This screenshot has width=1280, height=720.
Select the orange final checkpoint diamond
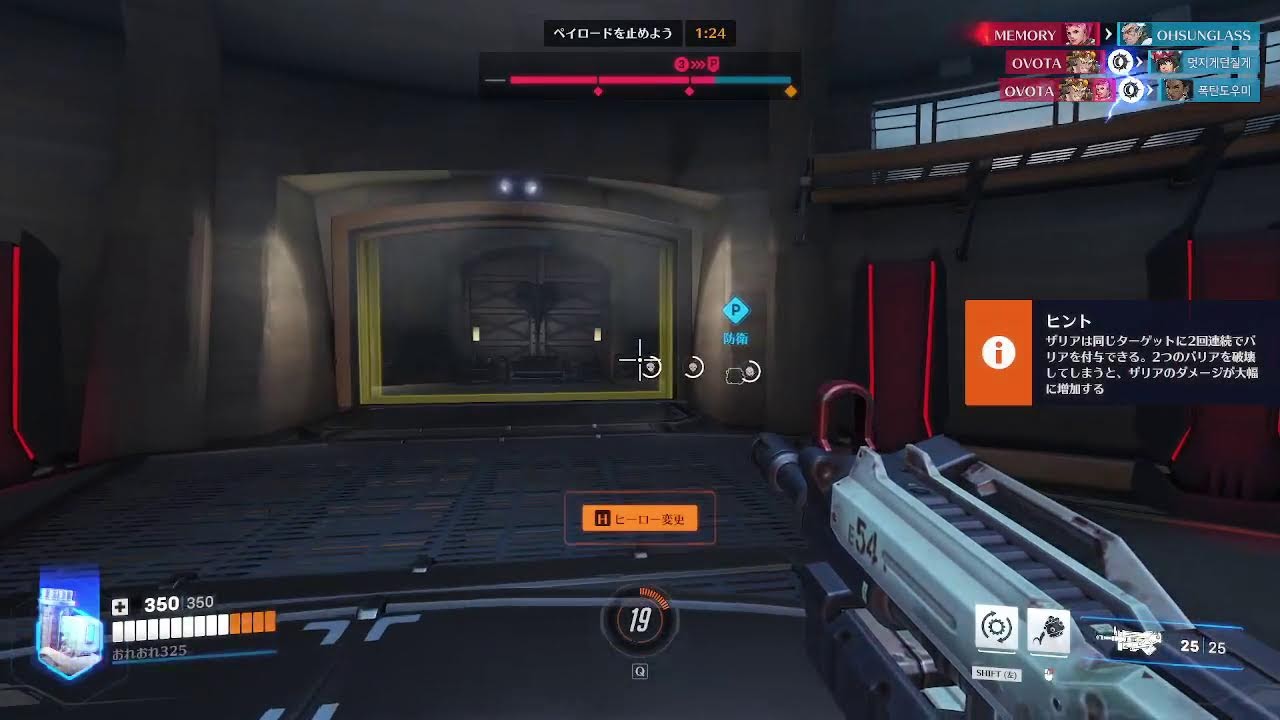point(790,92)
